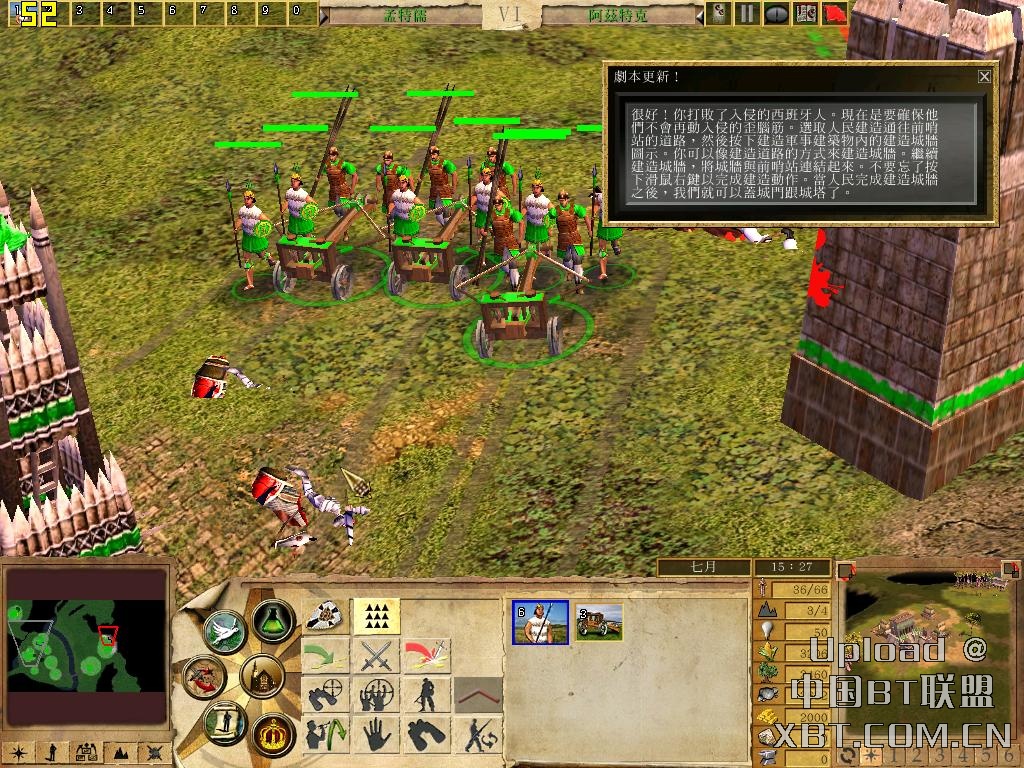This screenshot has height=768, width=1024.
Task: Pause the game from the top bar
Action: [746, 14]
